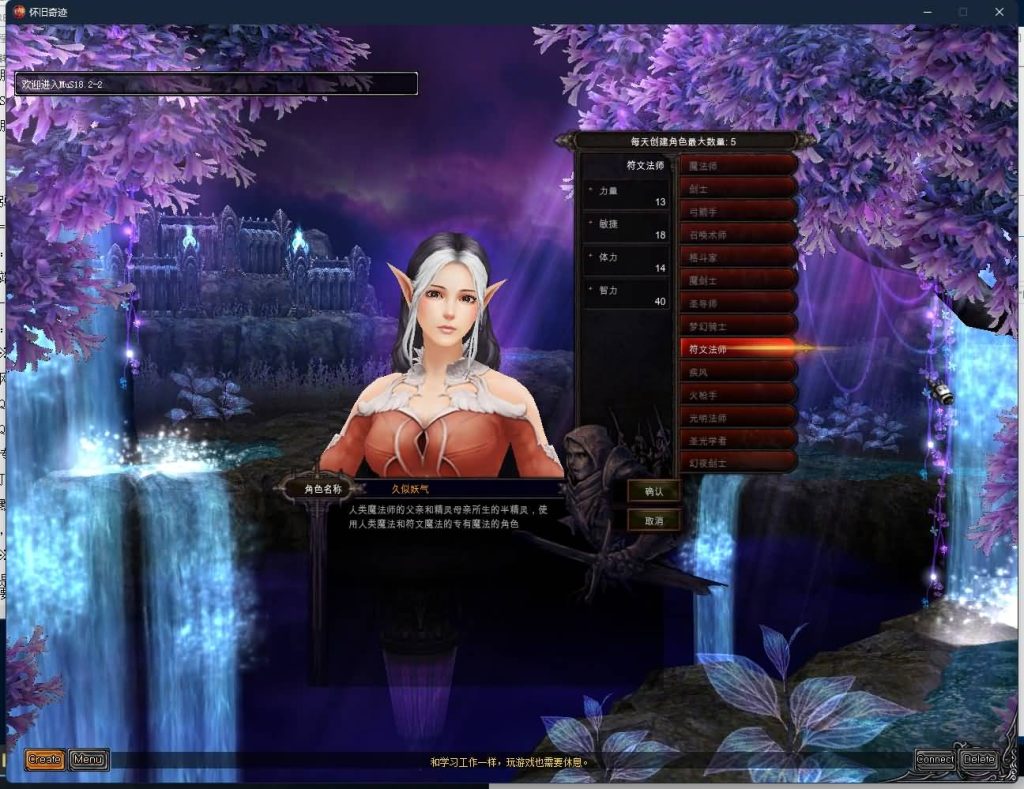Screen dimensions: 1024x789
Task: Select the 火枪手 class
Action: pyautogui.click(x=738, y=395)
